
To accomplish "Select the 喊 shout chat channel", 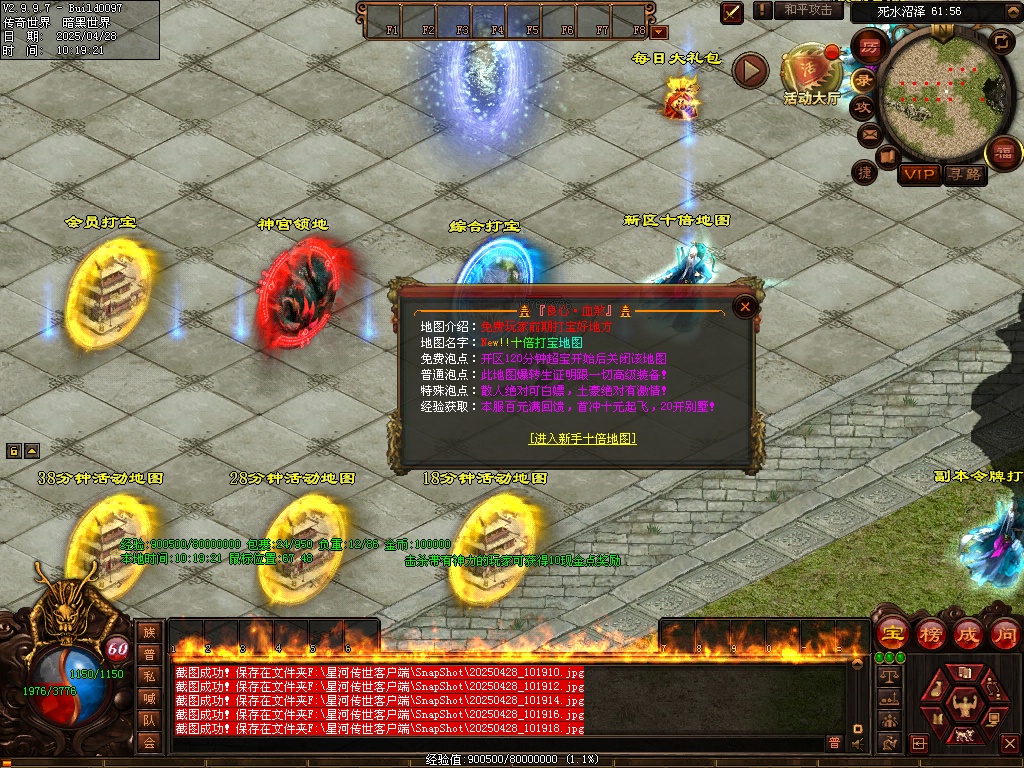I will [149, 698].
